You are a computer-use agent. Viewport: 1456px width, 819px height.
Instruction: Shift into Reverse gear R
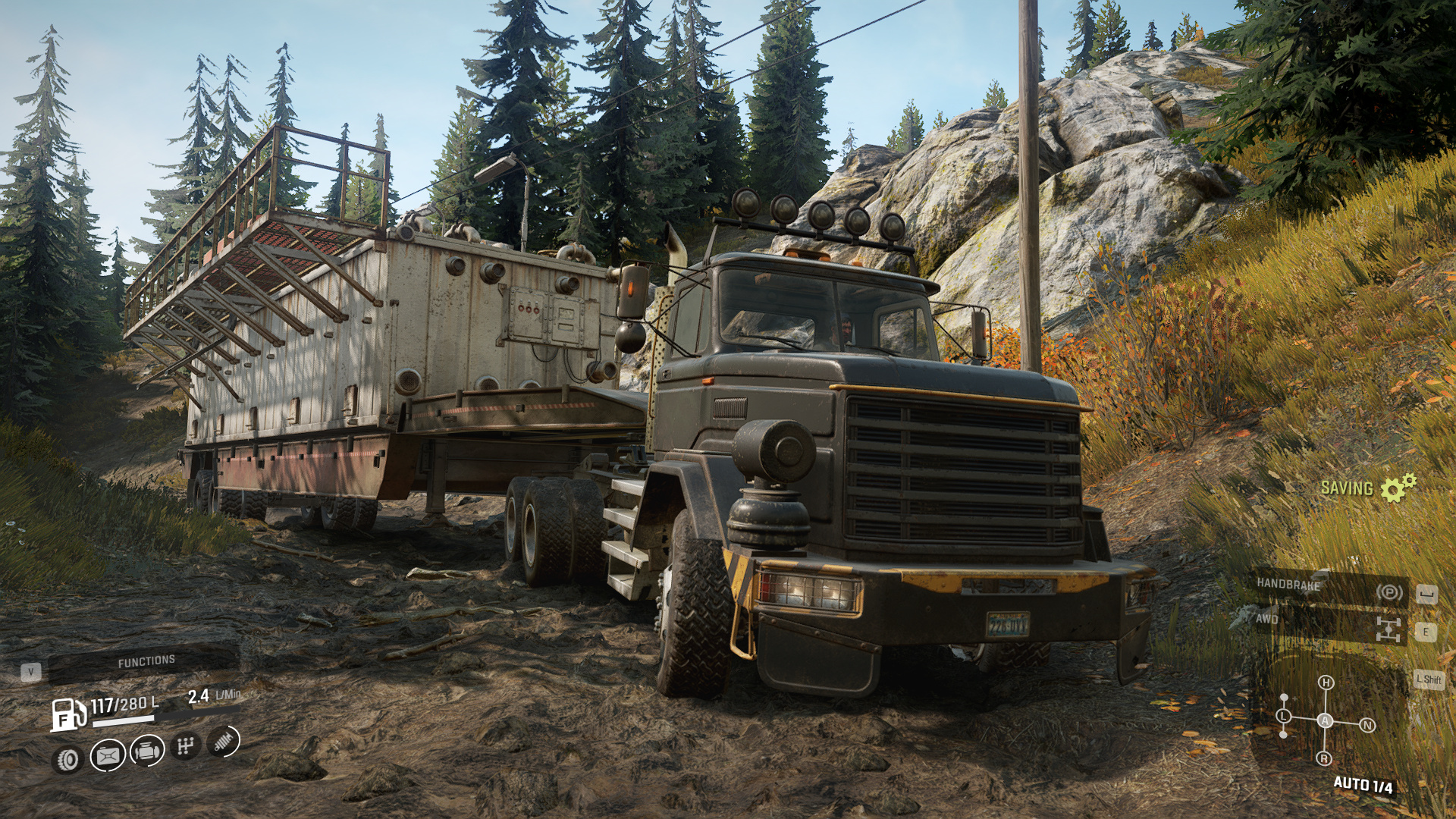coord(1324,758)
